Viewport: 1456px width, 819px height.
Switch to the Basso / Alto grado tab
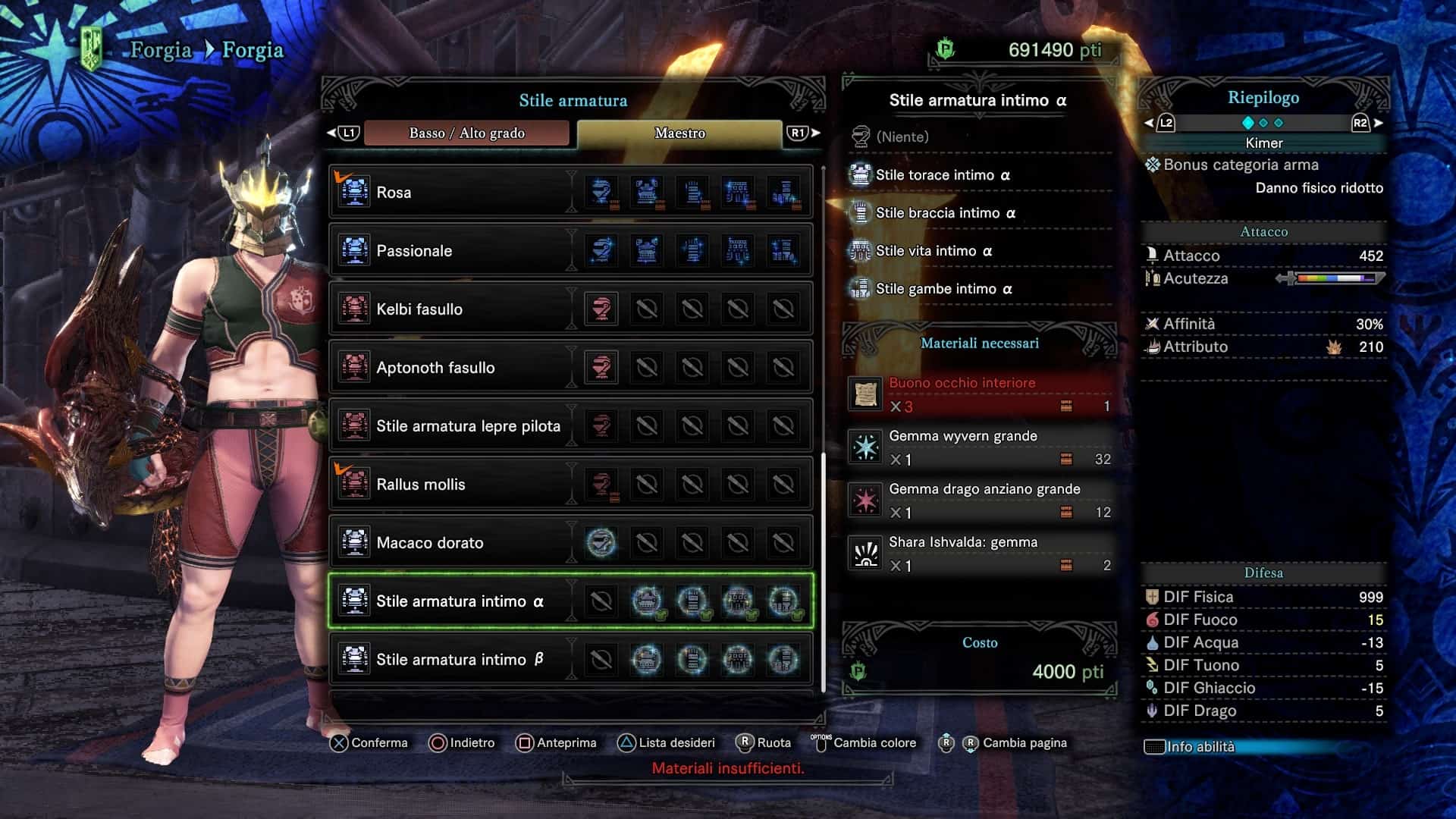(466, 133)
